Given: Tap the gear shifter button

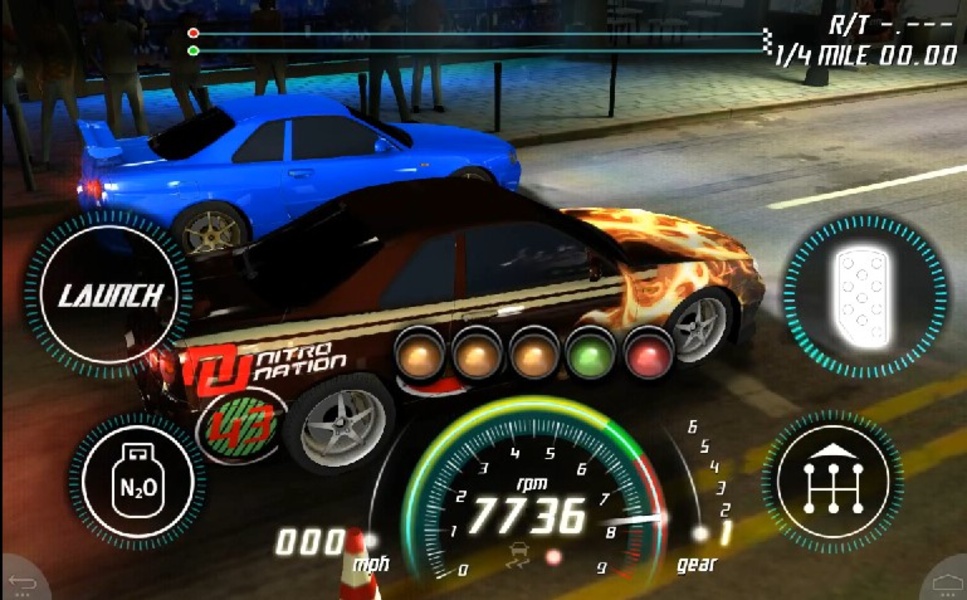Looking at the screenshot, I should tap(832, 483).
